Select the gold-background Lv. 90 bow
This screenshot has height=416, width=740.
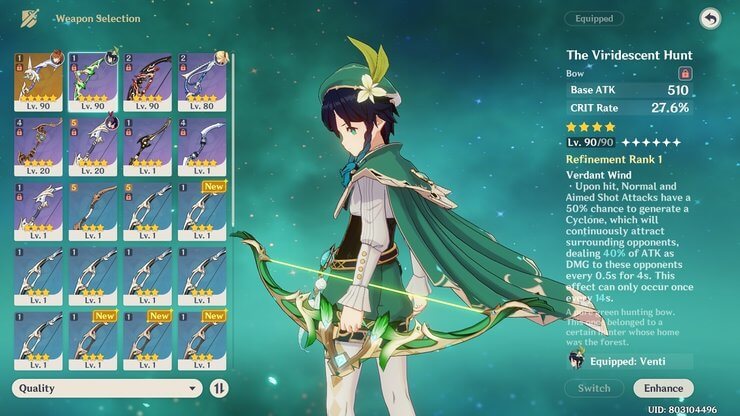click(37, 81)
